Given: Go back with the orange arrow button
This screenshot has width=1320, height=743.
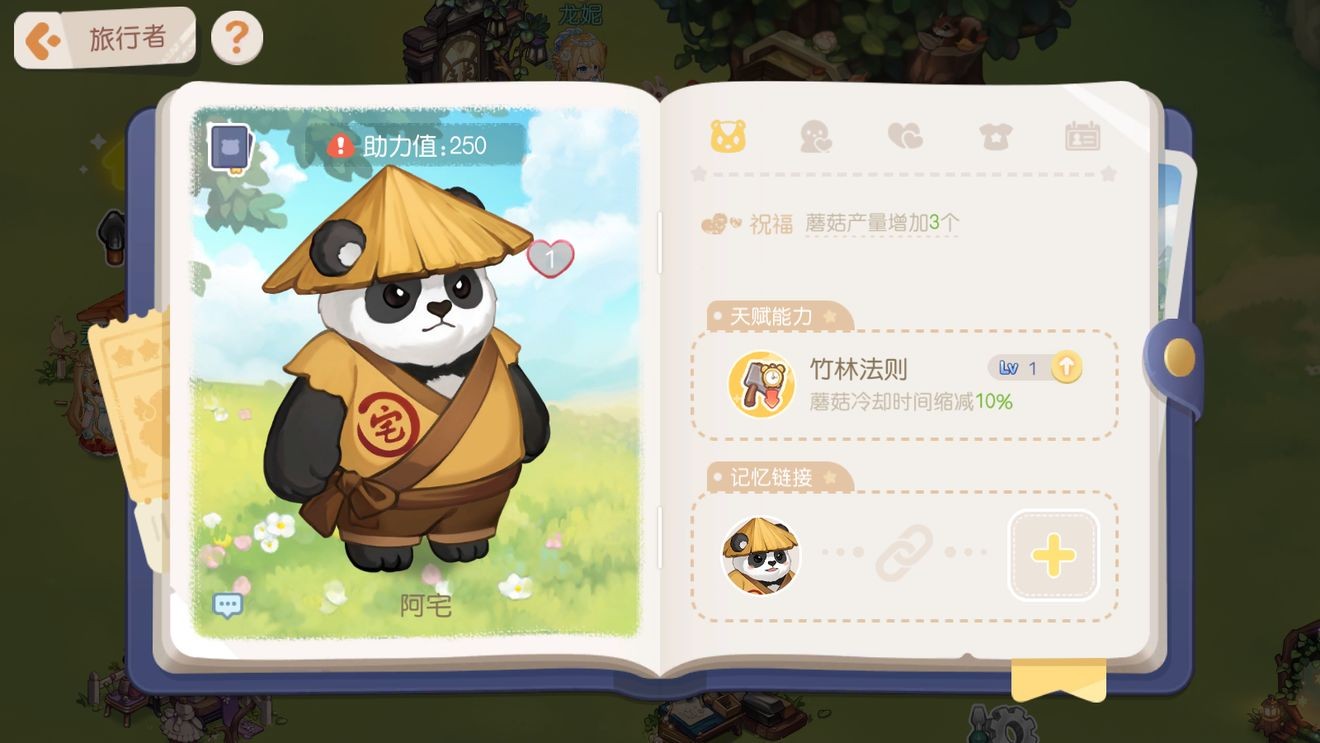Looking at the screenshot, I should pos(42,35).
